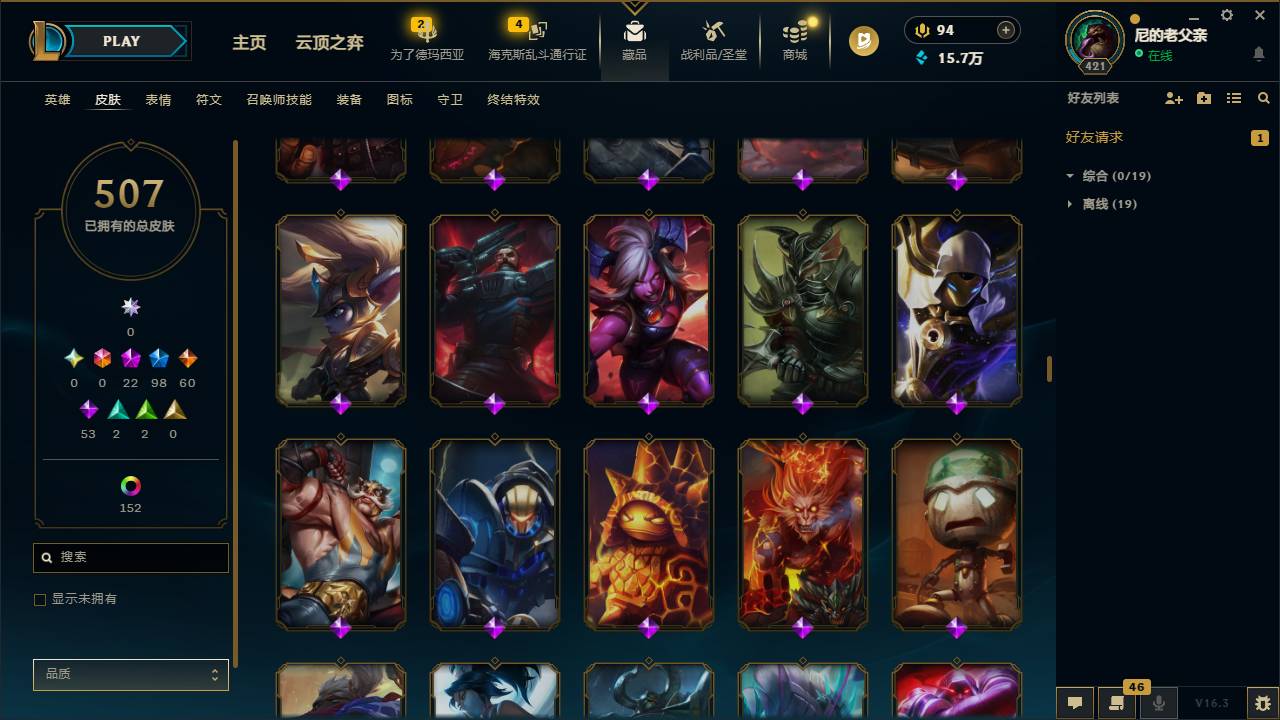Click the chat bubble icon at bottom right
The image size is (1280, 720).
click(x=1075, y=703)
